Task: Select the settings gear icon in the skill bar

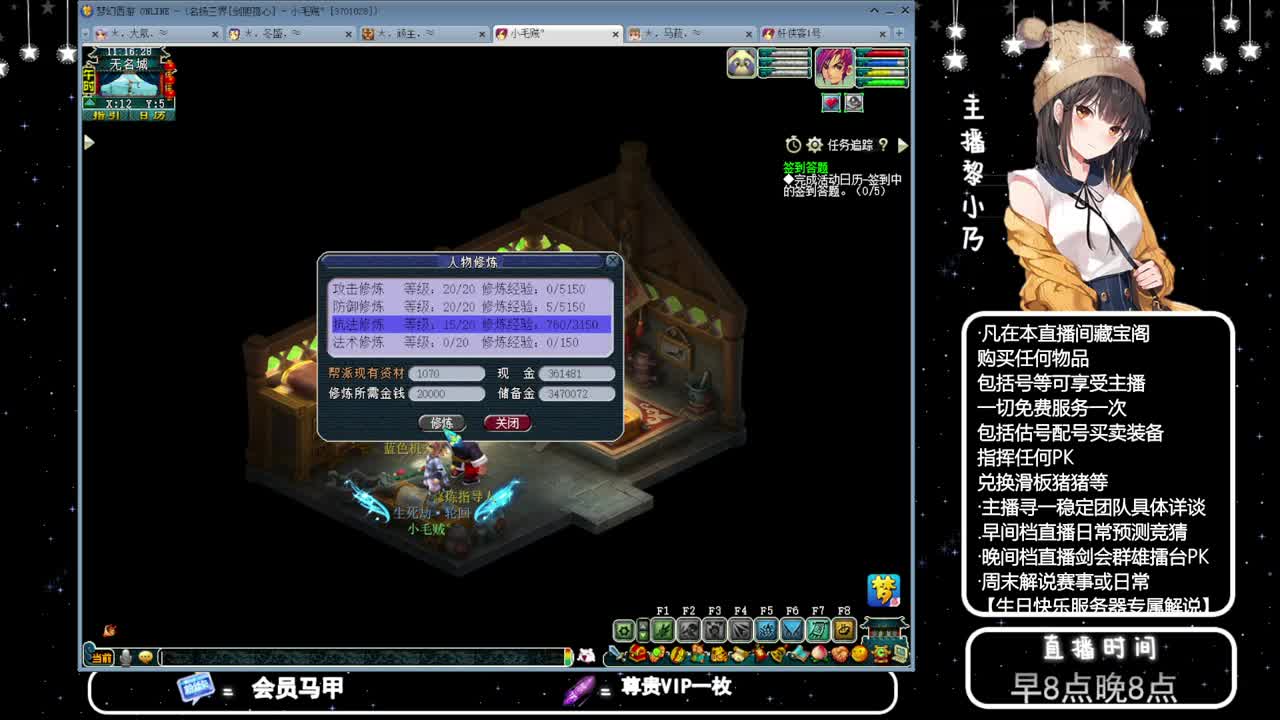Action: (x=623, y=631)
